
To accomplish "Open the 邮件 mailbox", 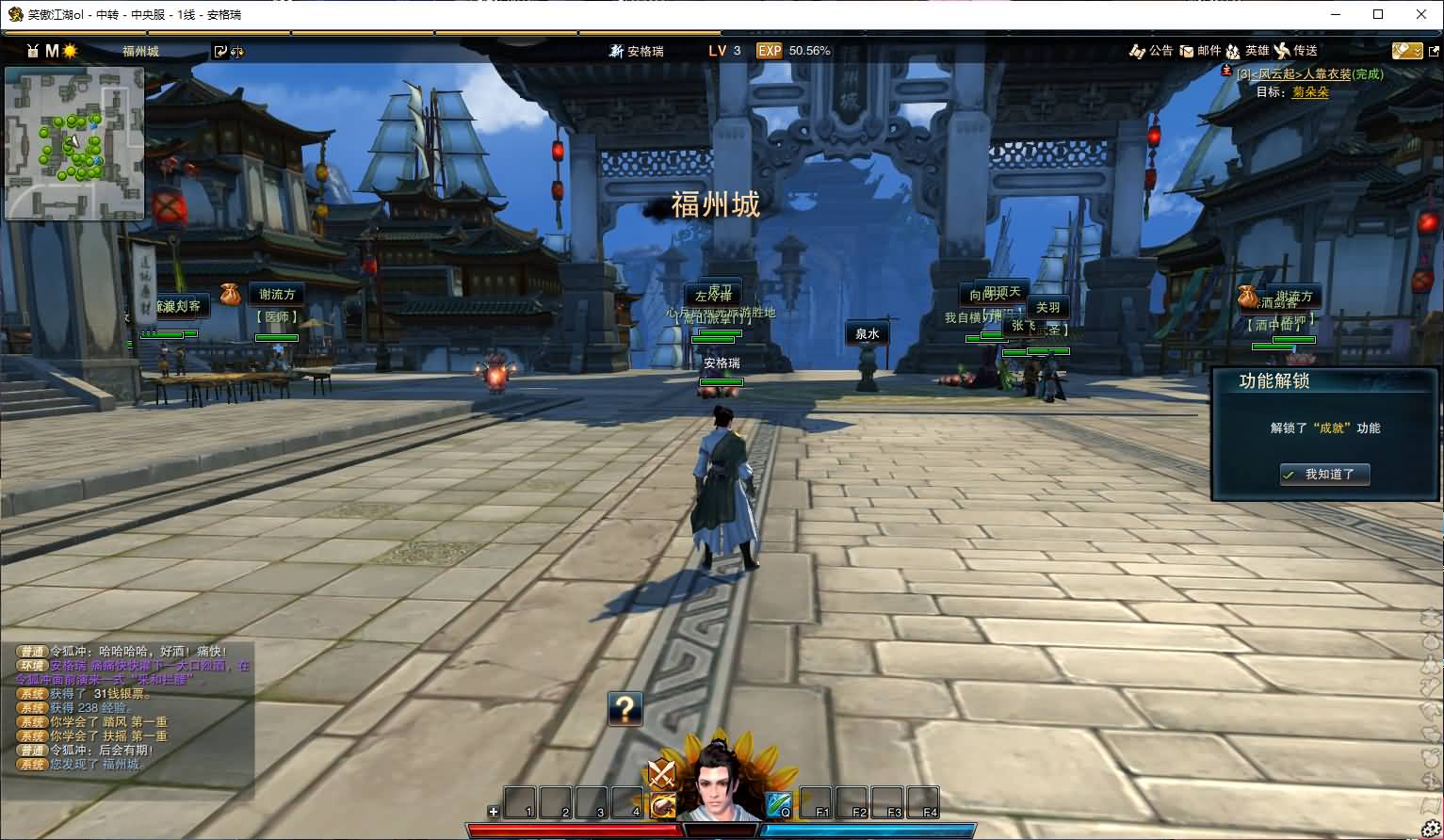I will coord(1201,51).
